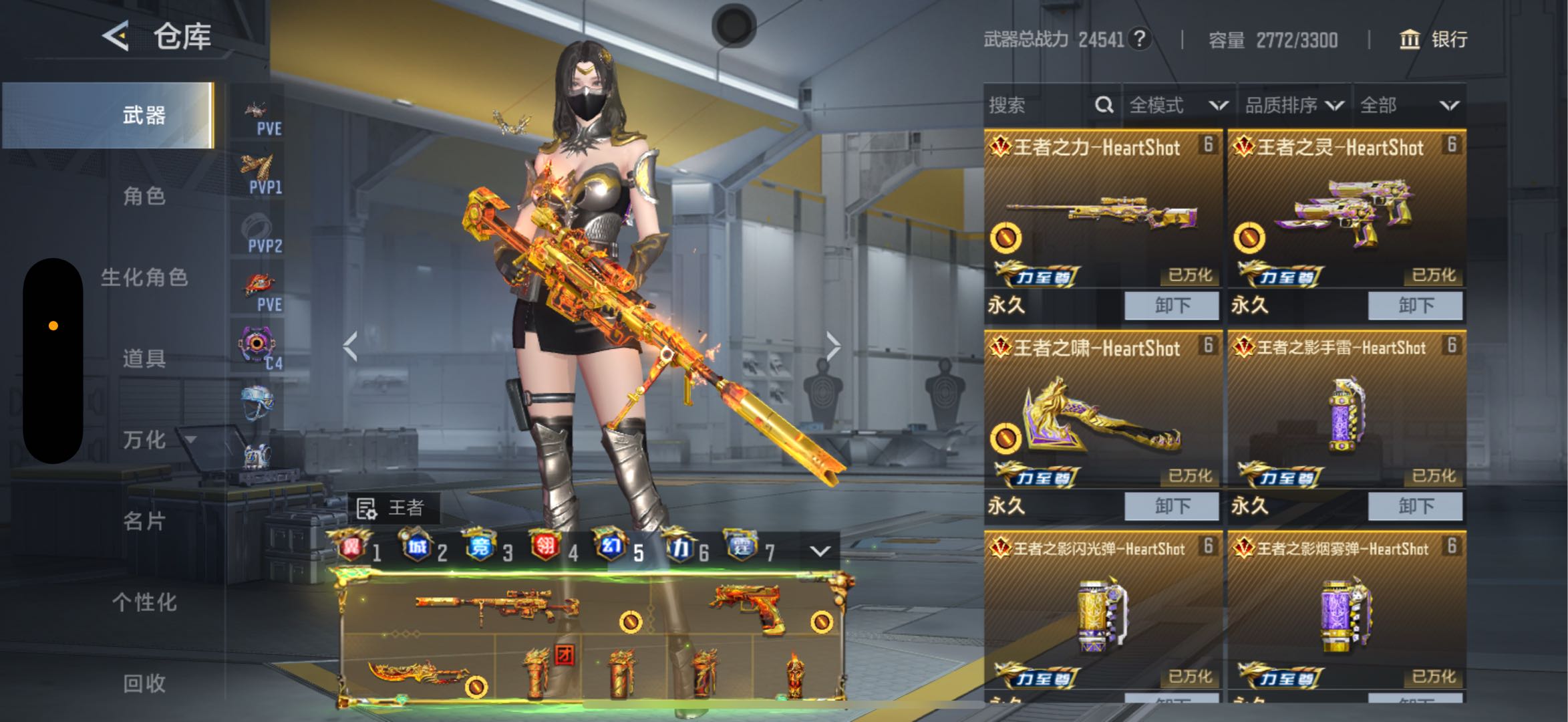
Task: Show the weapon power help question mark
Action: (1138, 39)
